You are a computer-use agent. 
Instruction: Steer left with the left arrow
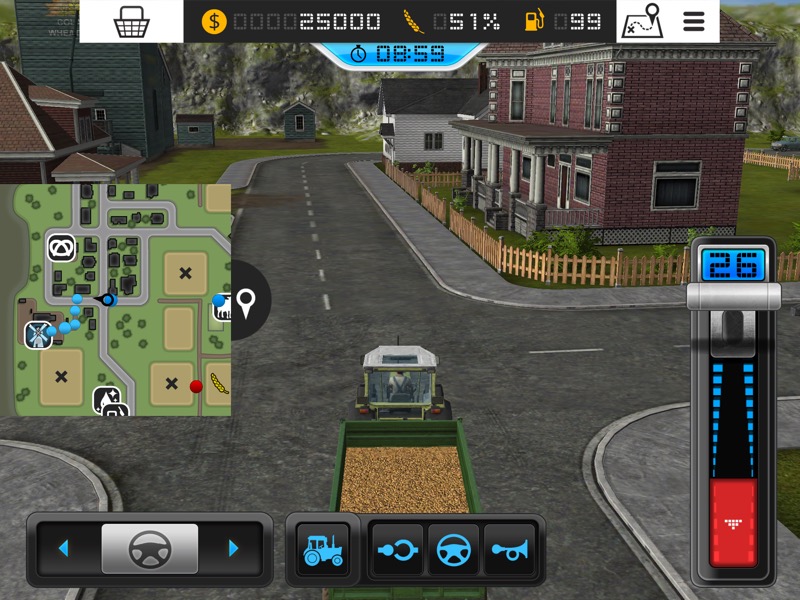64,548
